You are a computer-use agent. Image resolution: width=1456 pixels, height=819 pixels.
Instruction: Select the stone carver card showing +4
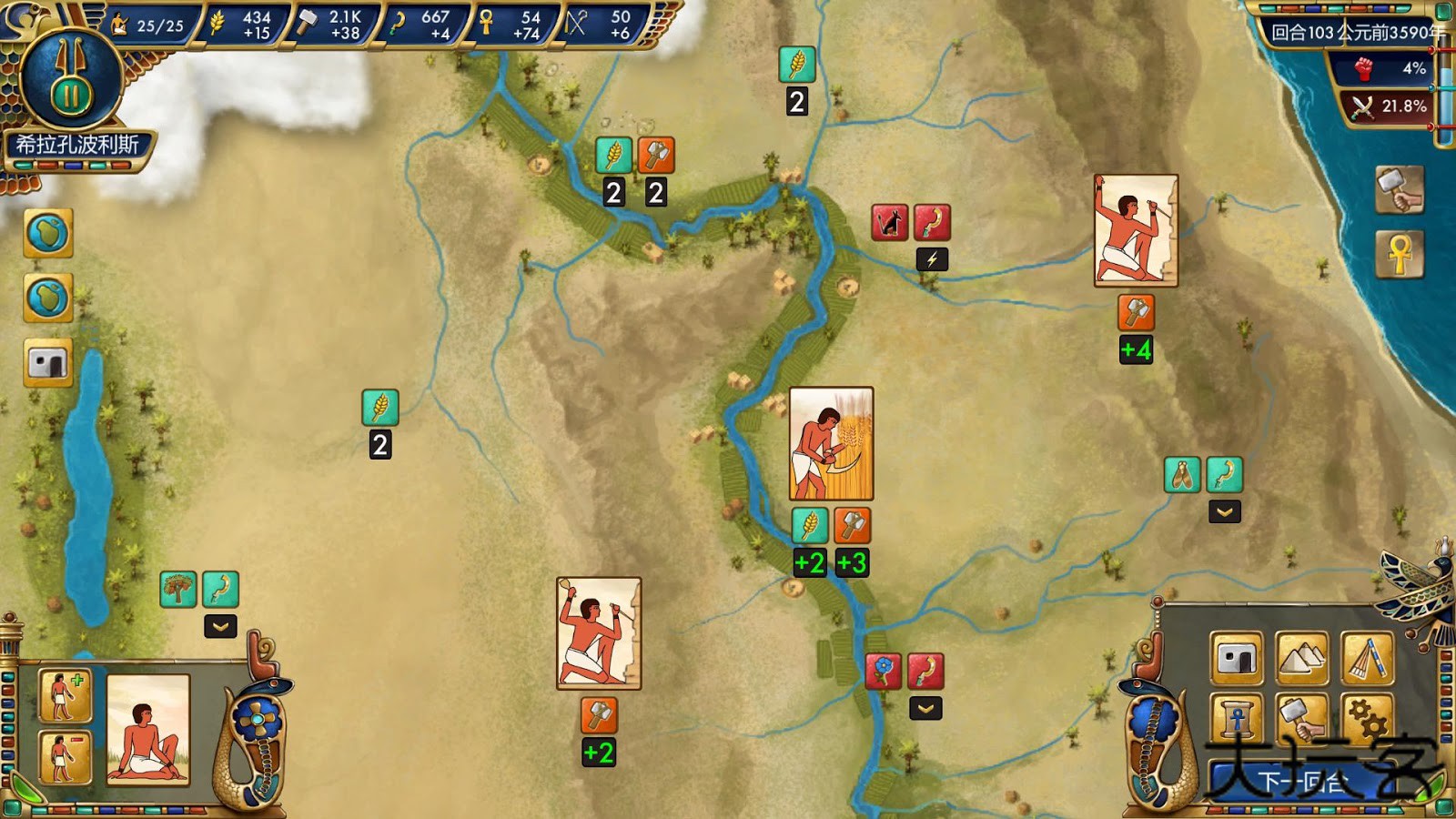(x=1136, y=231)
